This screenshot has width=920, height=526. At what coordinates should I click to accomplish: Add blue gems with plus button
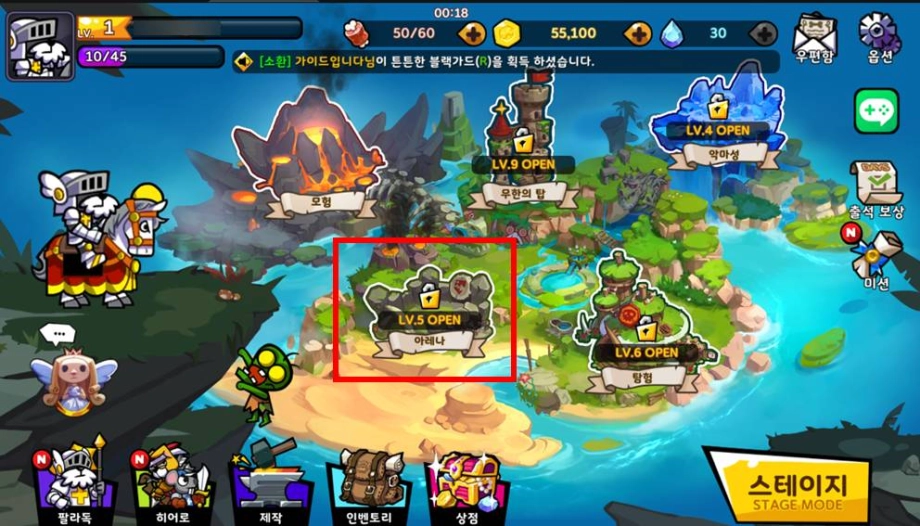(763, 34)
